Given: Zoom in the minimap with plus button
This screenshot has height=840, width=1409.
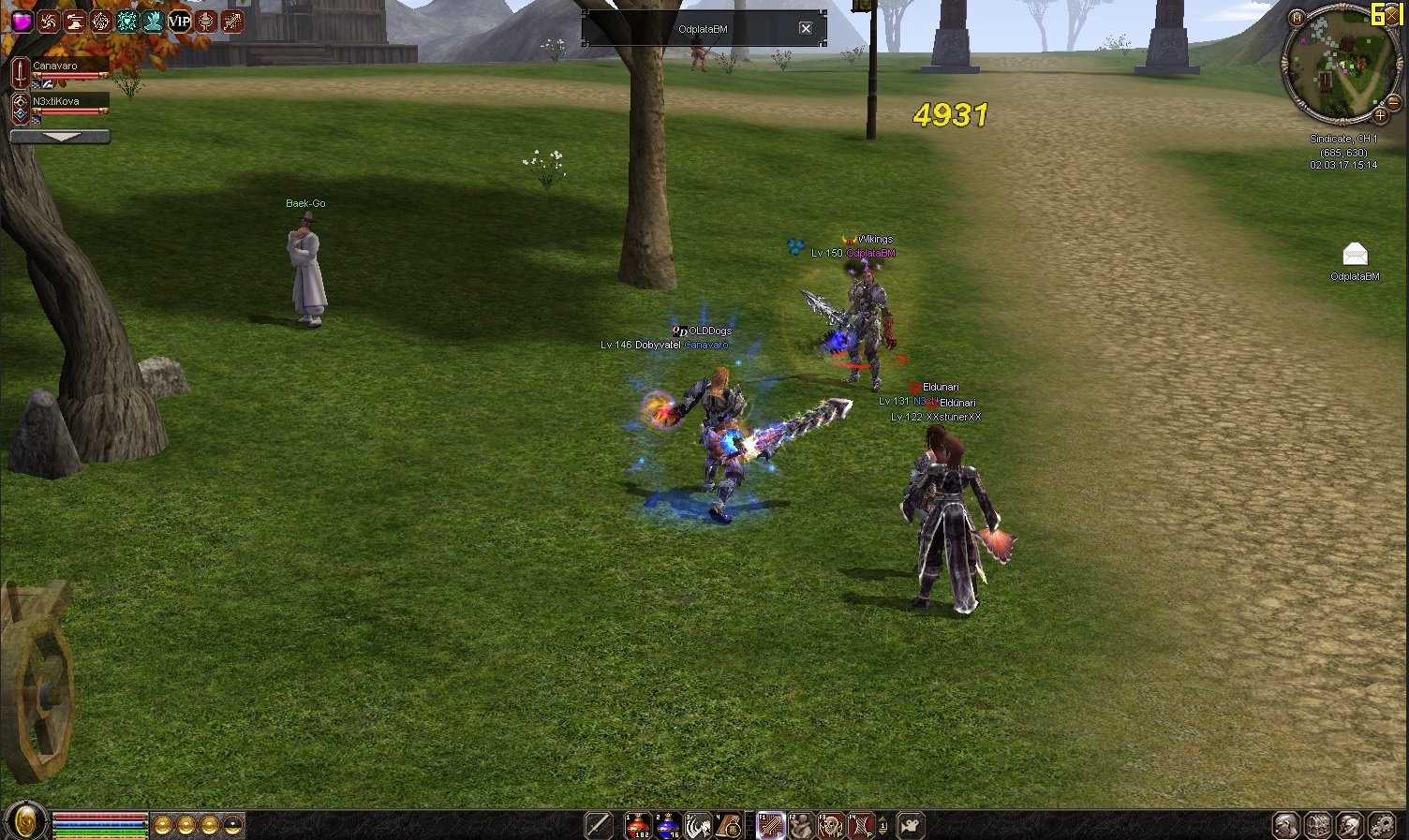Looking at the screenshot, I should [1380, 115].
